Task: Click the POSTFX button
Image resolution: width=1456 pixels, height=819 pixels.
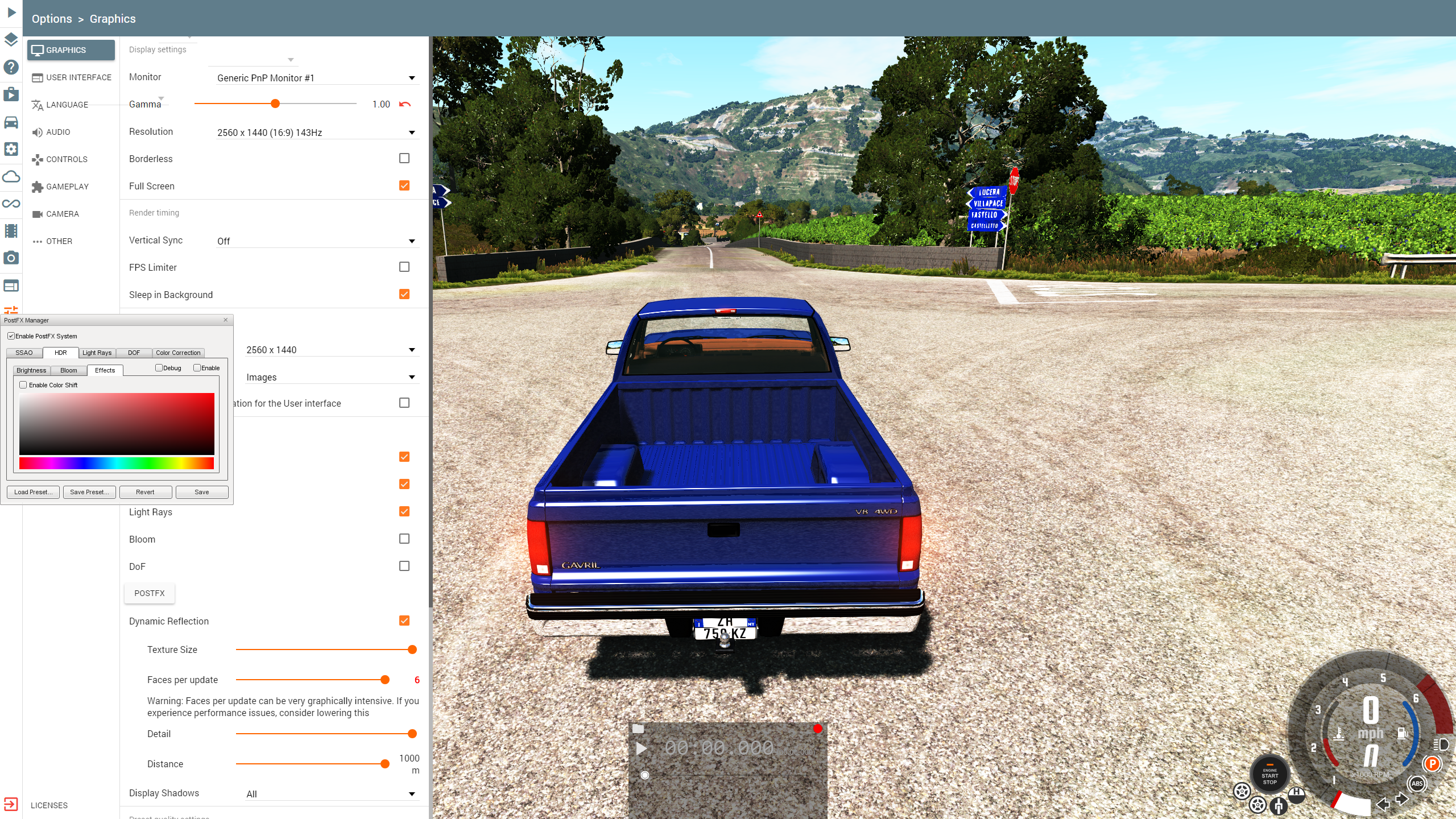Action: [x=149, y=593]
